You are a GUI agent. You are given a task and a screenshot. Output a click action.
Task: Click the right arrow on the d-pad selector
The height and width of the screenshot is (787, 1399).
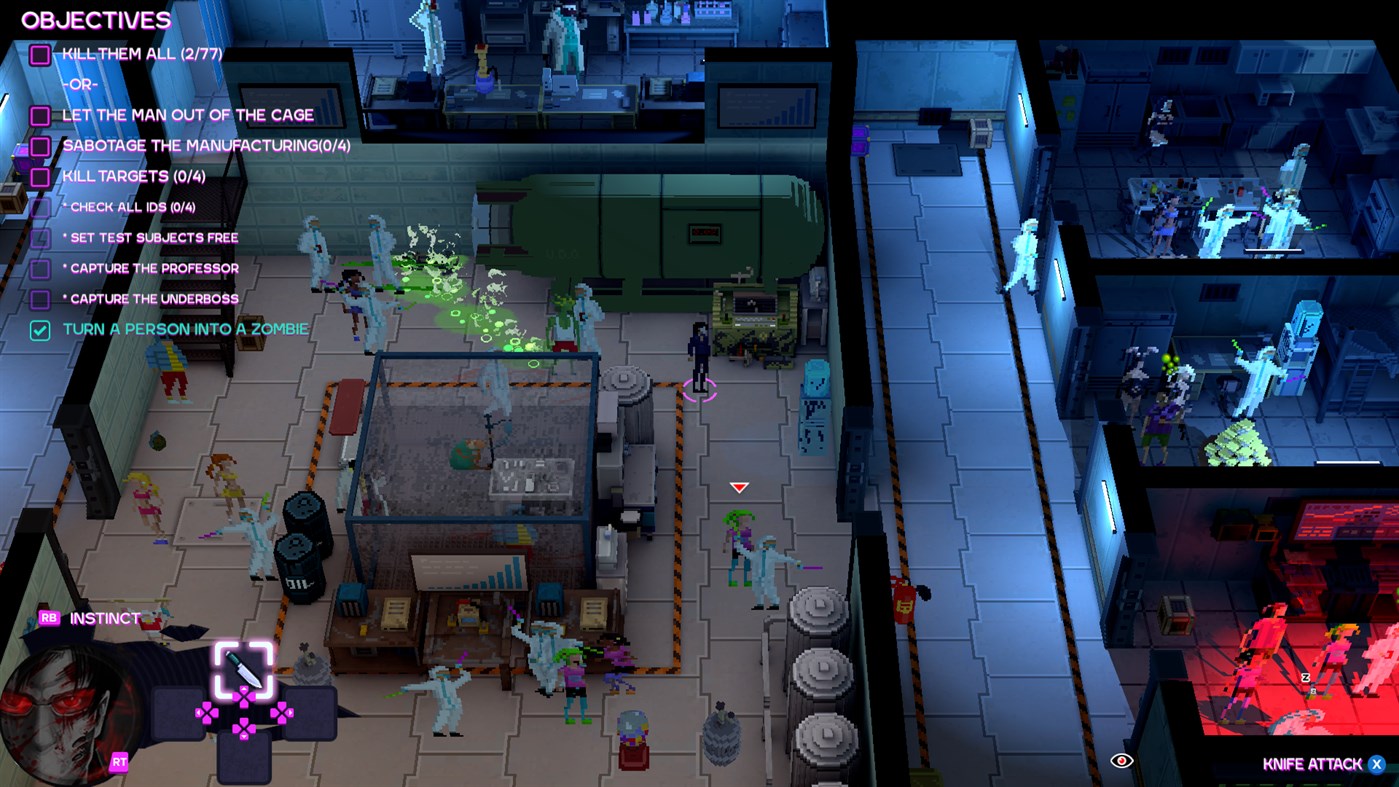click(x=282, y=712)
